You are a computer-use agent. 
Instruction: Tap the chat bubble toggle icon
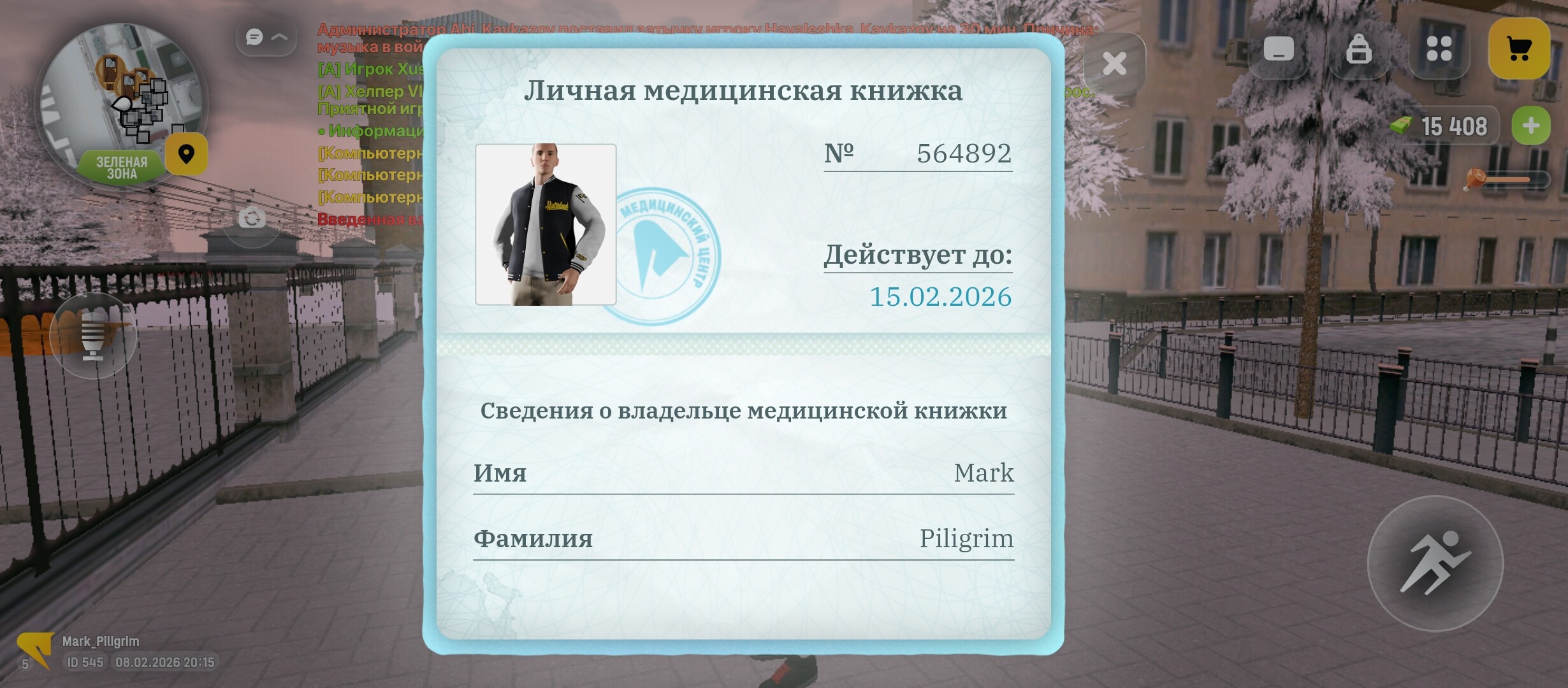[254, 37]
